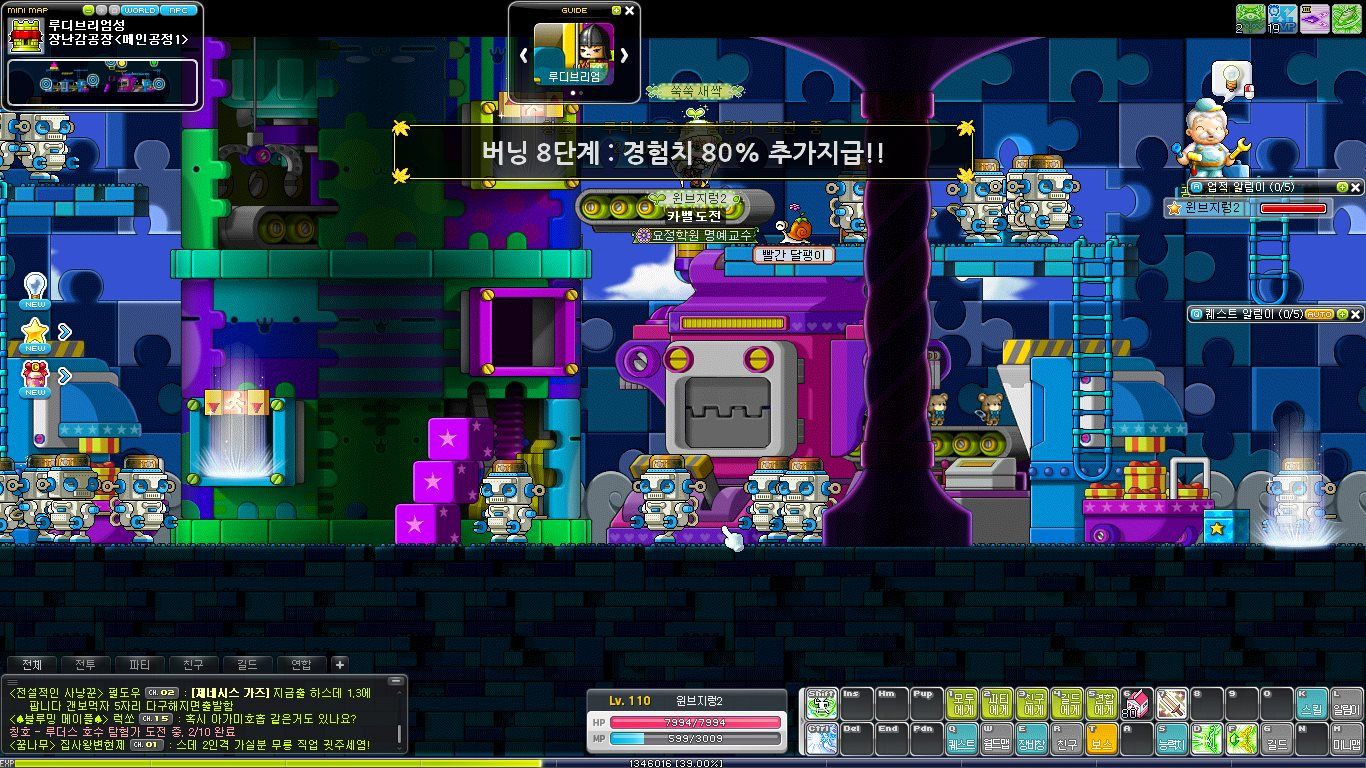
Task: Click the next arrow in the GUIDE window
Action: click(x=626, y=57)
